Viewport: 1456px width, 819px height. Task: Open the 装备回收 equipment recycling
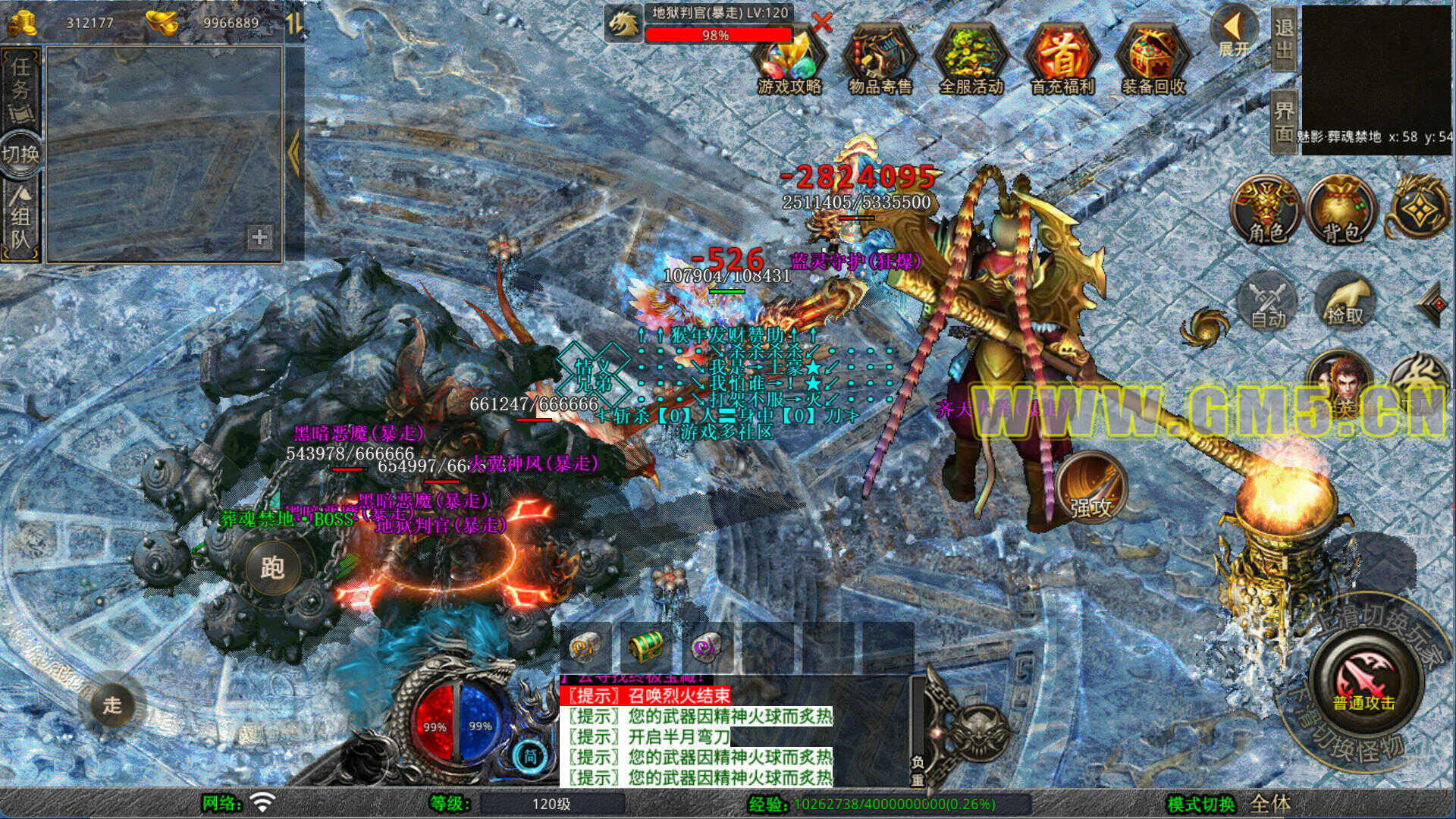(1153, 61)
